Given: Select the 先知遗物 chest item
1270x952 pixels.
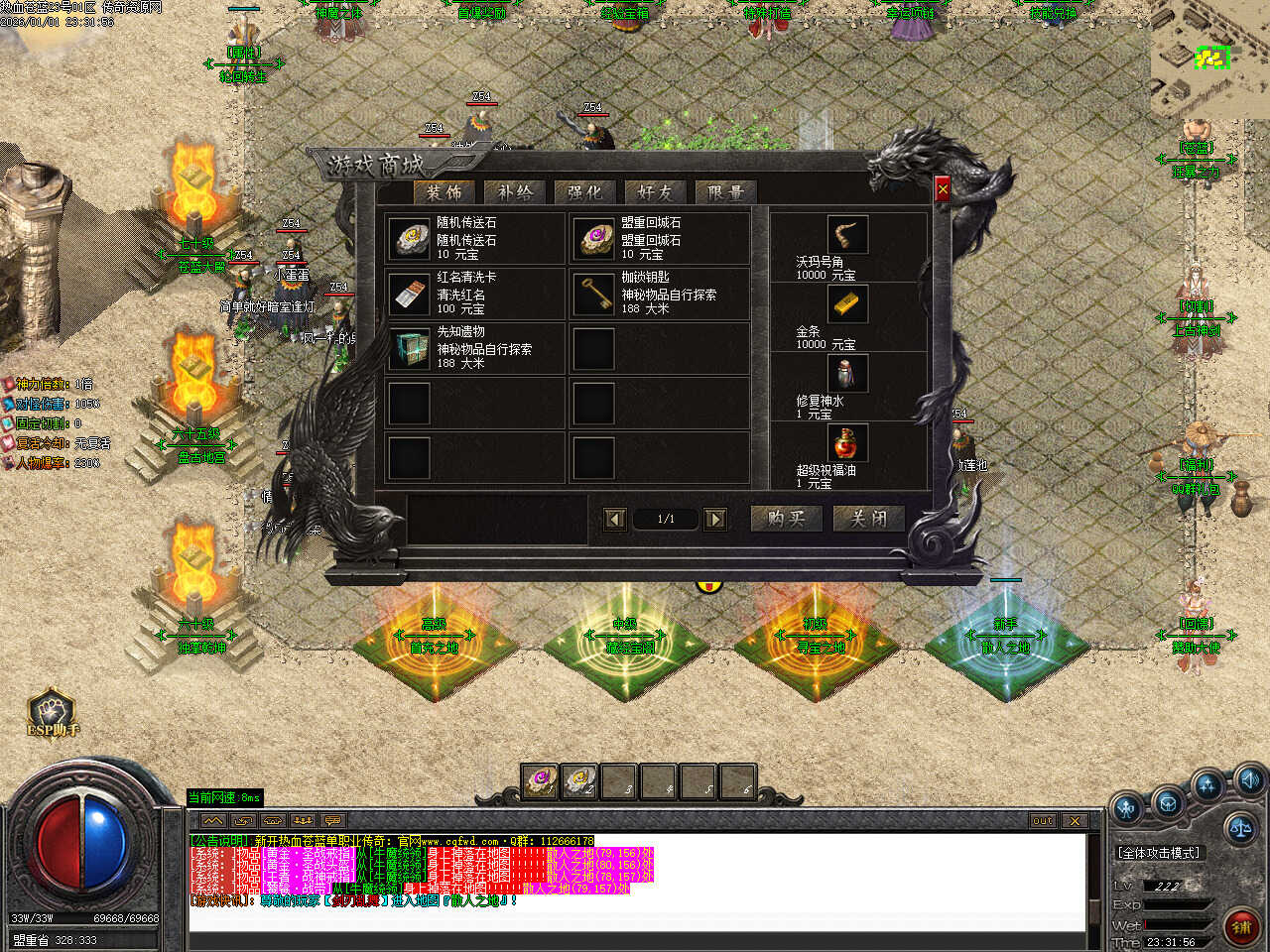Looking at the screenshot, I should pyautogui.click(x=409, y=349).
